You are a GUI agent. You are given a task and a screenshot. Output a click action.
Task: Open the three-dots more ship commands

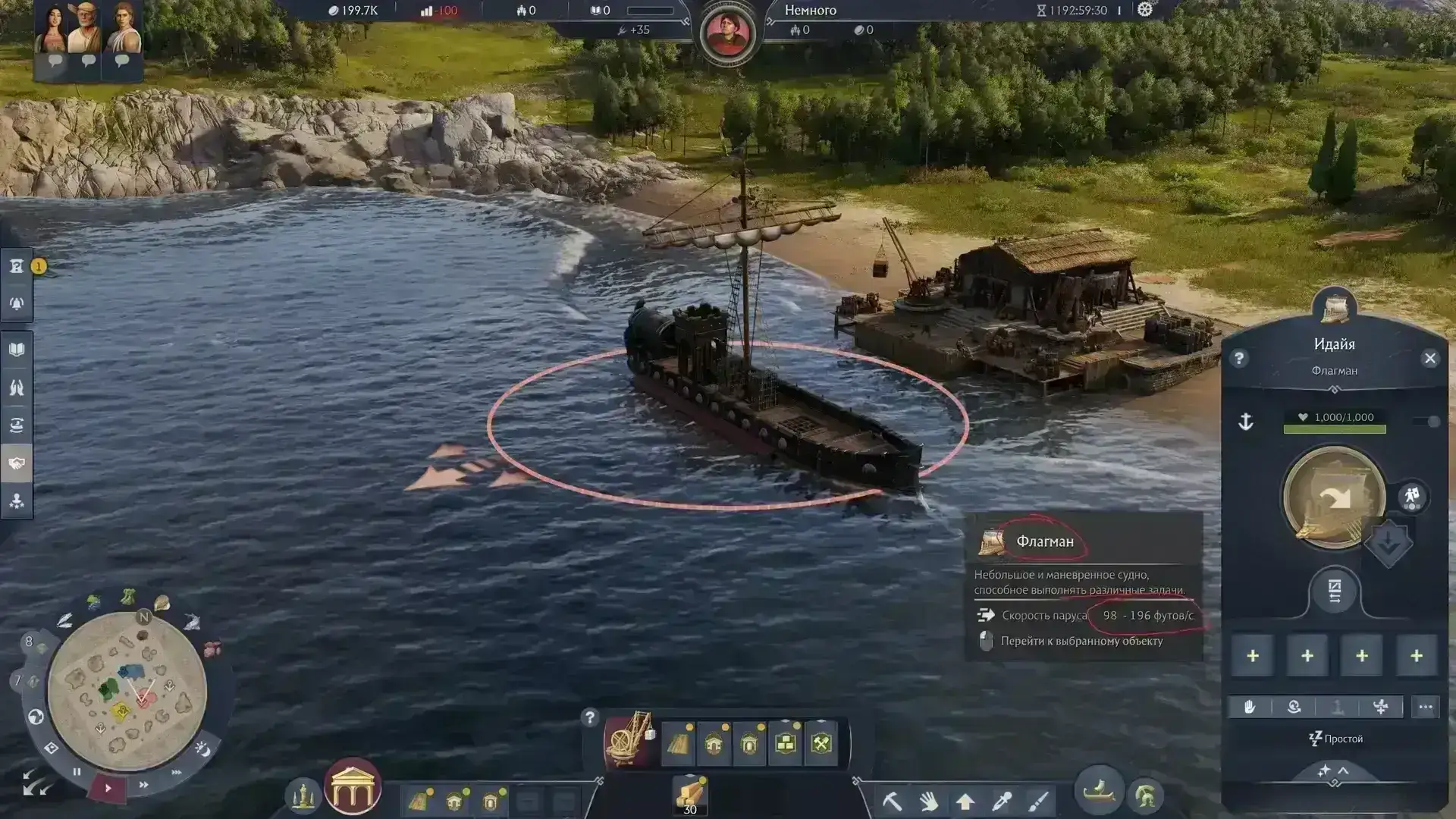(1426, 707)
